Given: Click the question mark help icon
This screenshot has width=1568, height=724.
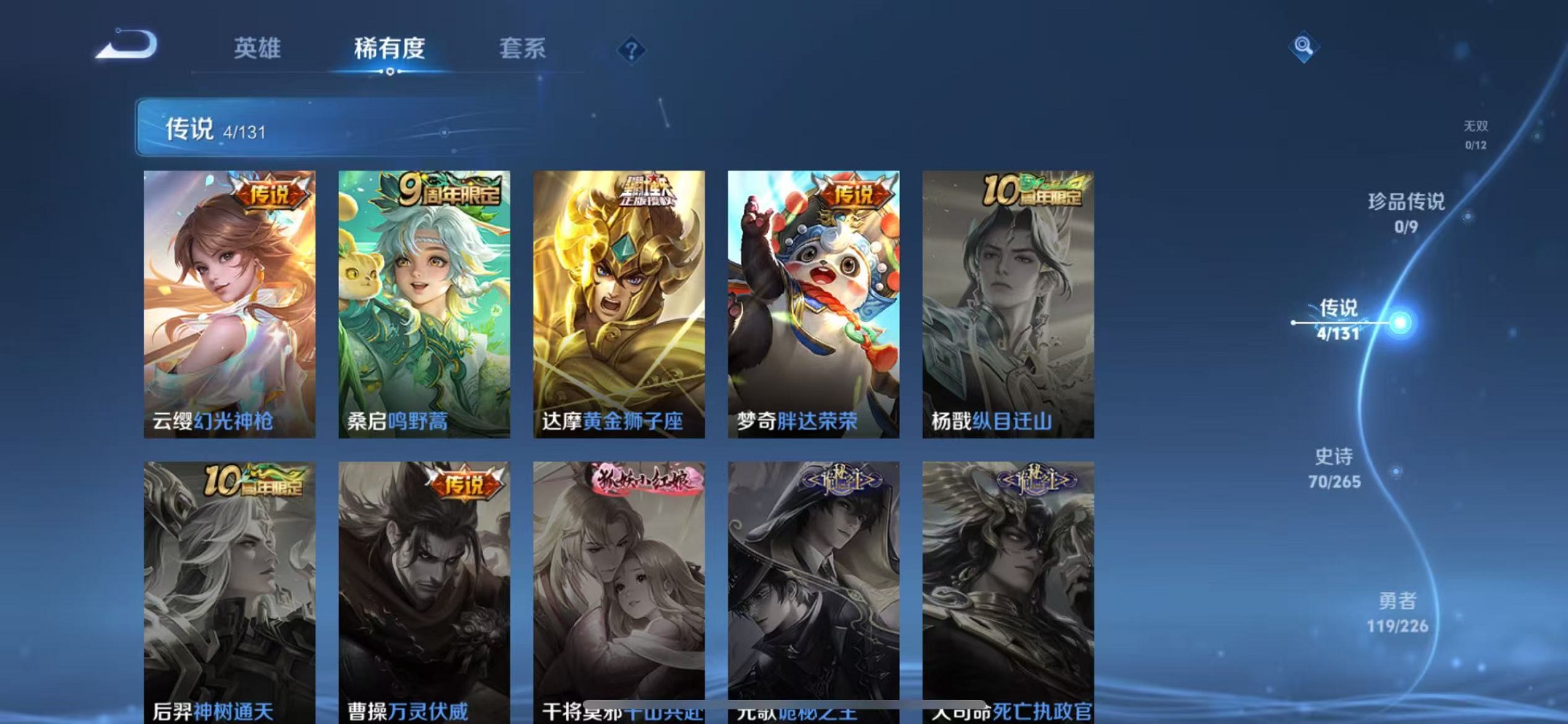Looking at the screenshot, I should tap(632, 49).
